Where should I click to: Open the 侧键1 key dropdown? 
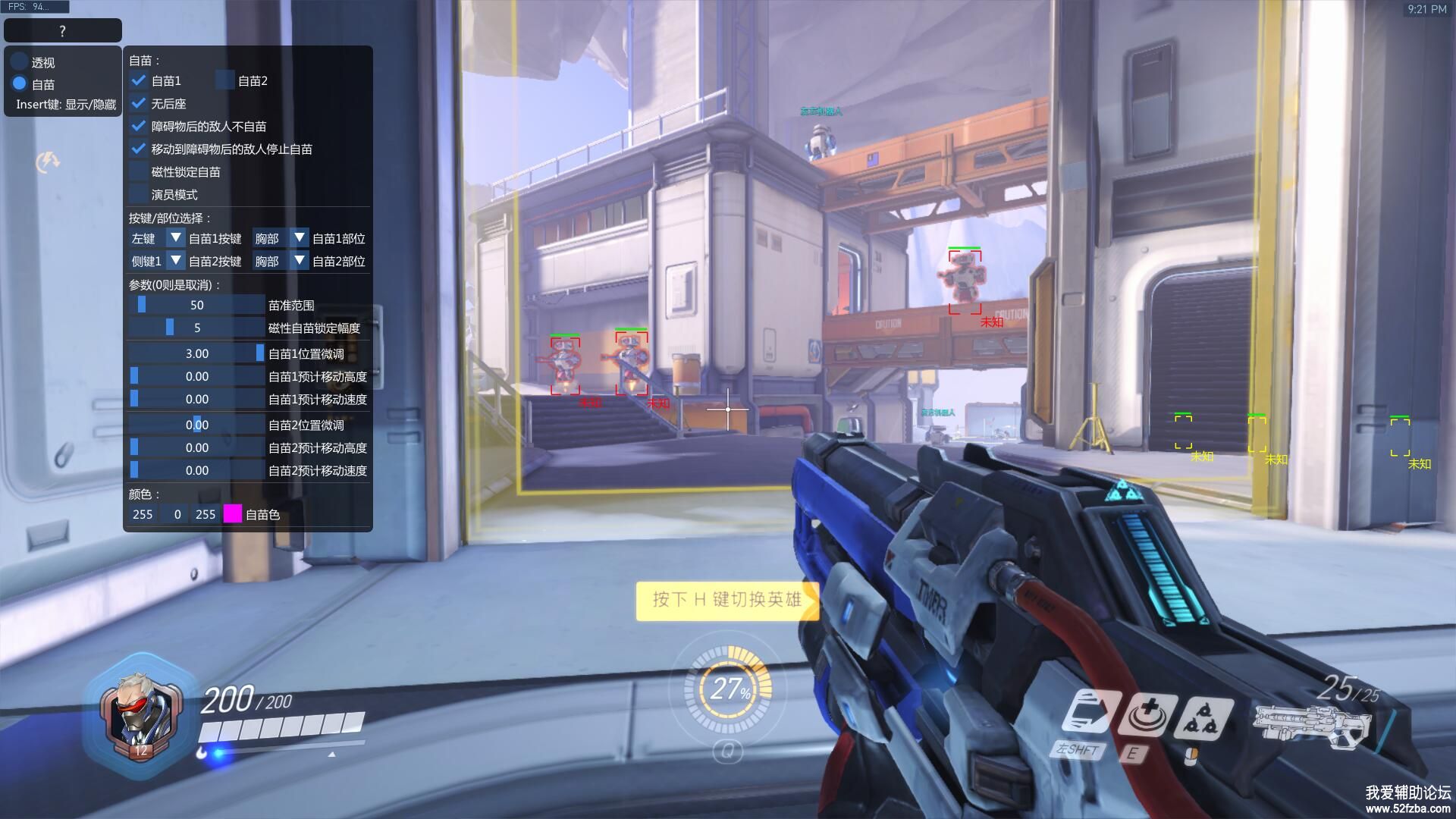pos(175,261)
